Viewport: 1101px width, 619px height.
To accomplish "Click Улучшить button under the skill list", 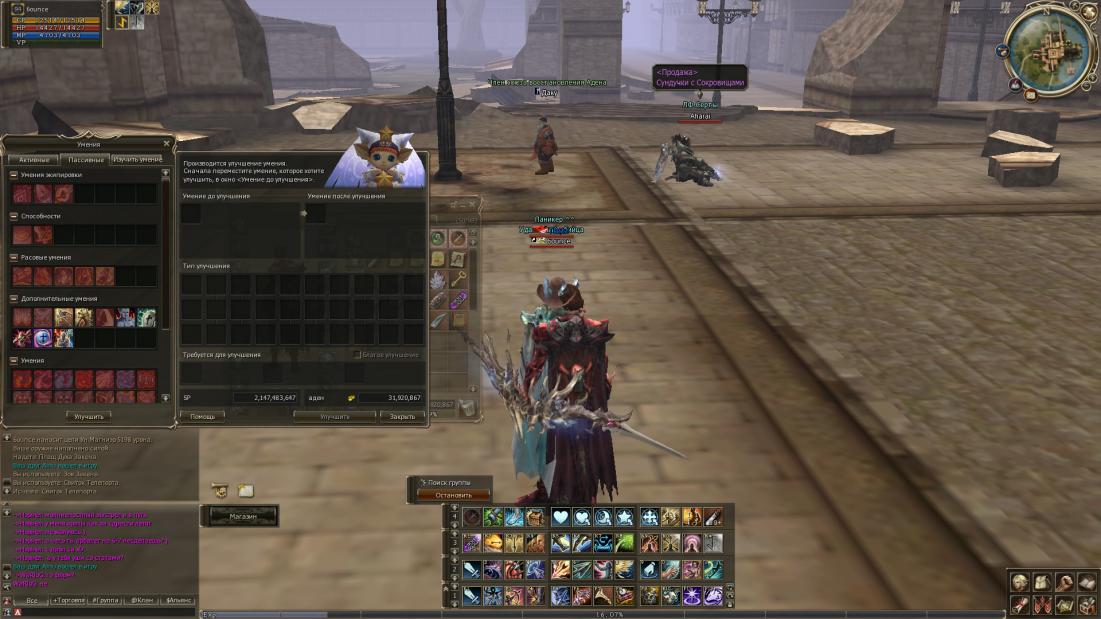I will [87, 416].
